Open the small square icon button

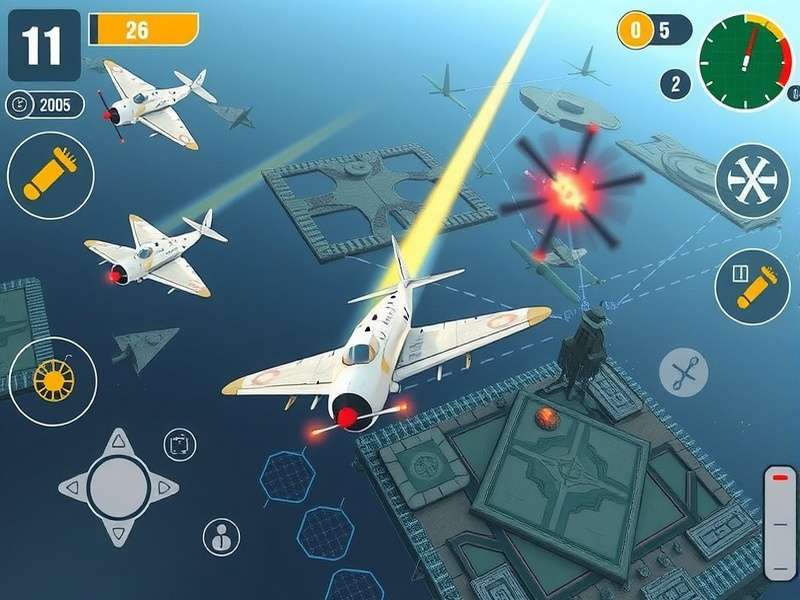point(180,444)
